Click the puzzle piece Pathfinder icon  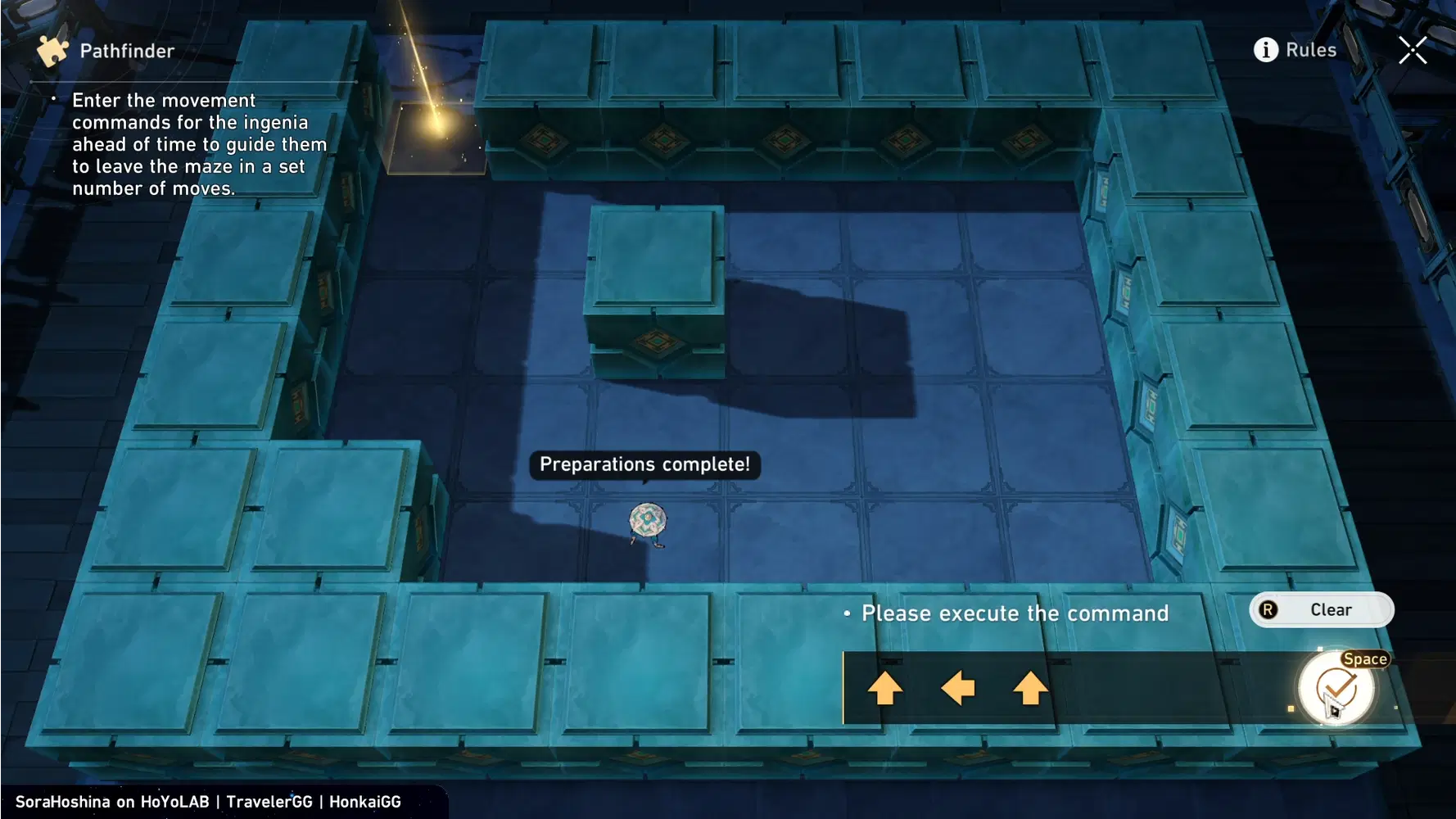coord(52,49)
